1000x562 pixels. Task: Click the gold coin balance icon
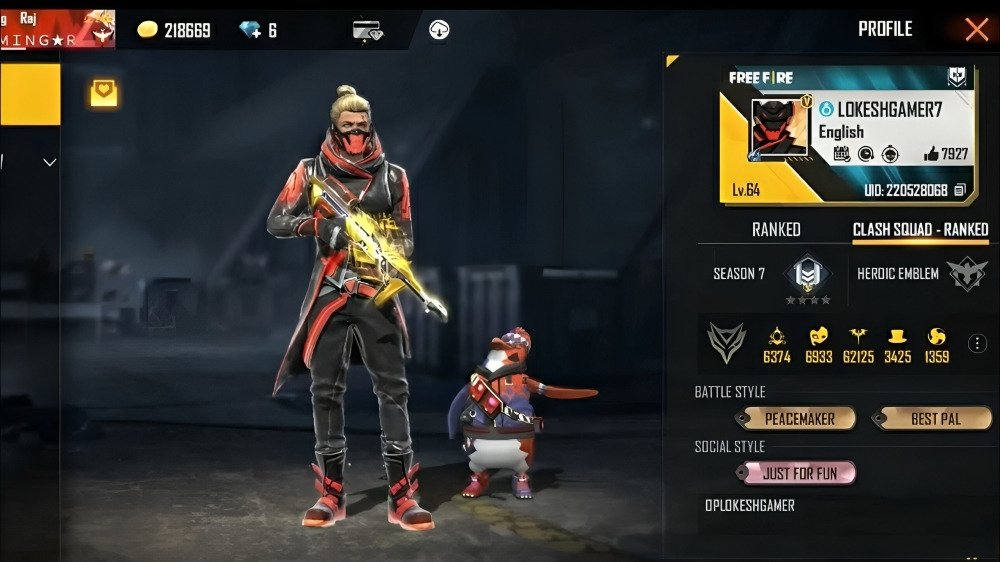coord(148,31)
